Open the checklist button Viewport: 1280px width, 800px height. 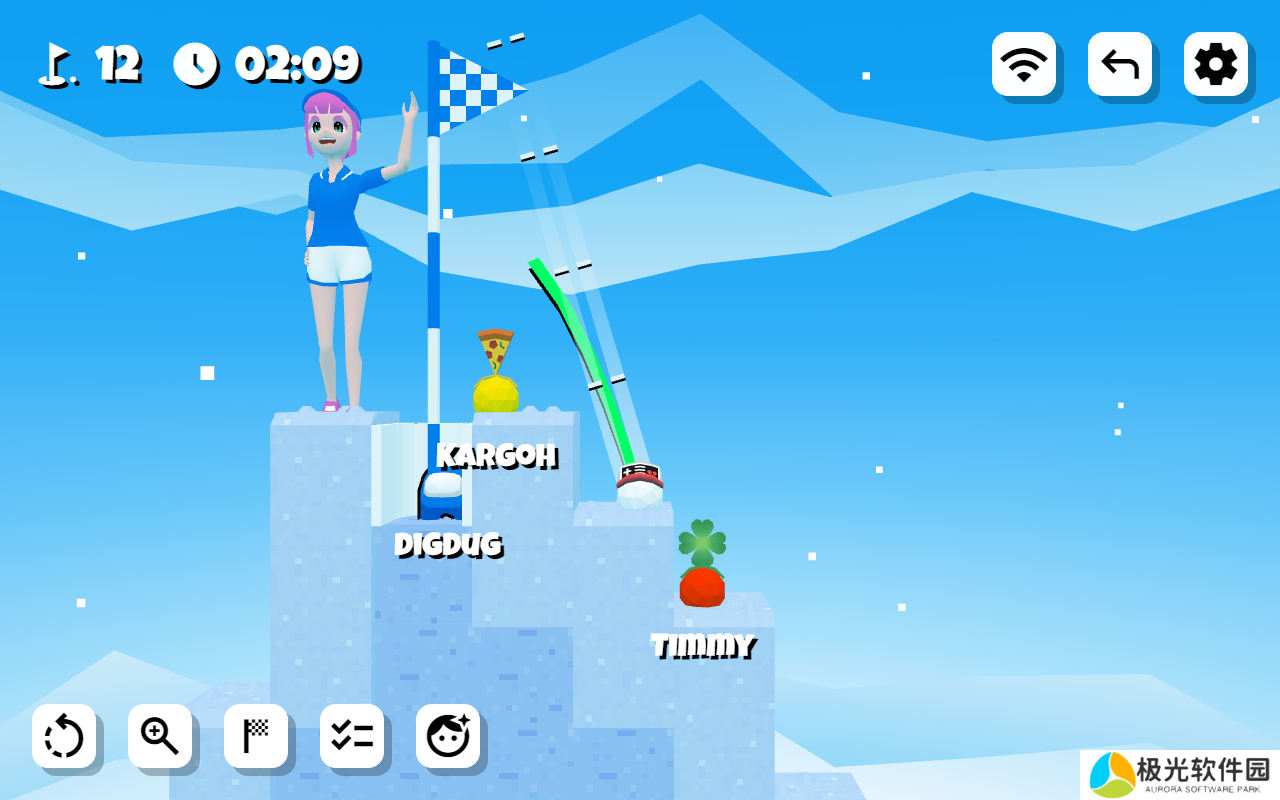[352, 736]
